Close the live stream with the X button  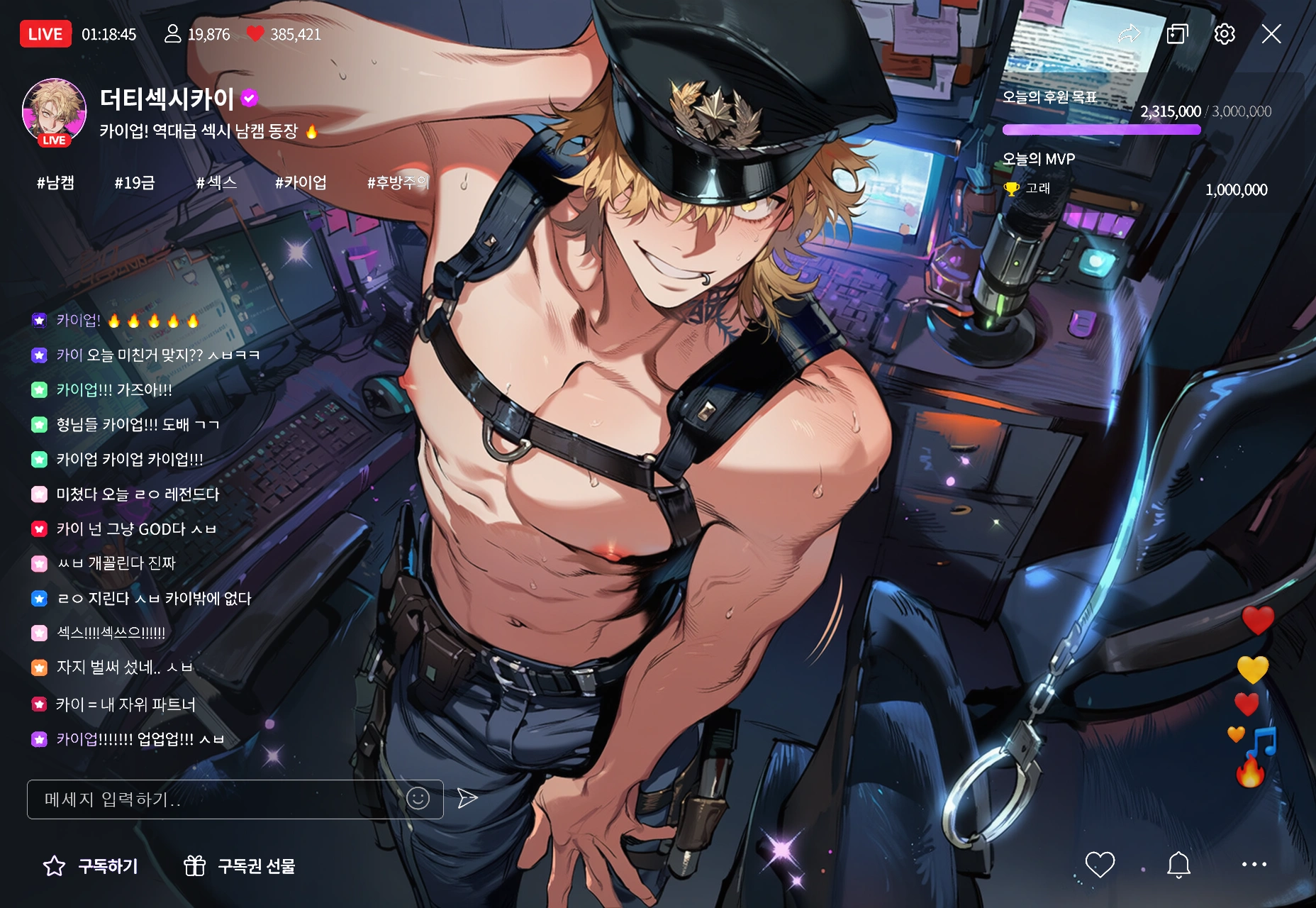(x=1271, y=34)
